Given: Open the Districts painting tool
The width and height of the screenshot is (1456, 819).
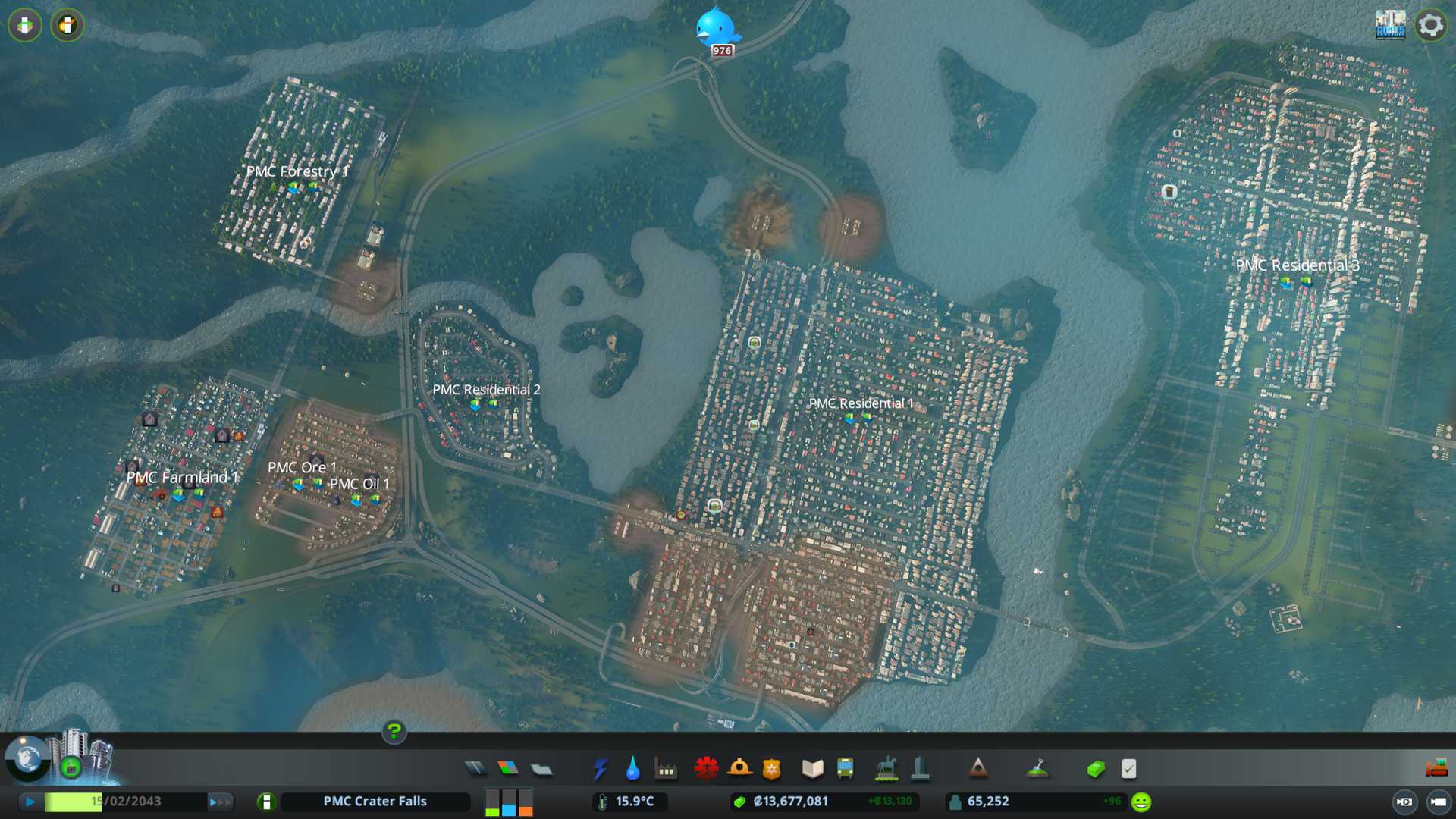Looking at the screenshot, I should click(x=541, y=769).
